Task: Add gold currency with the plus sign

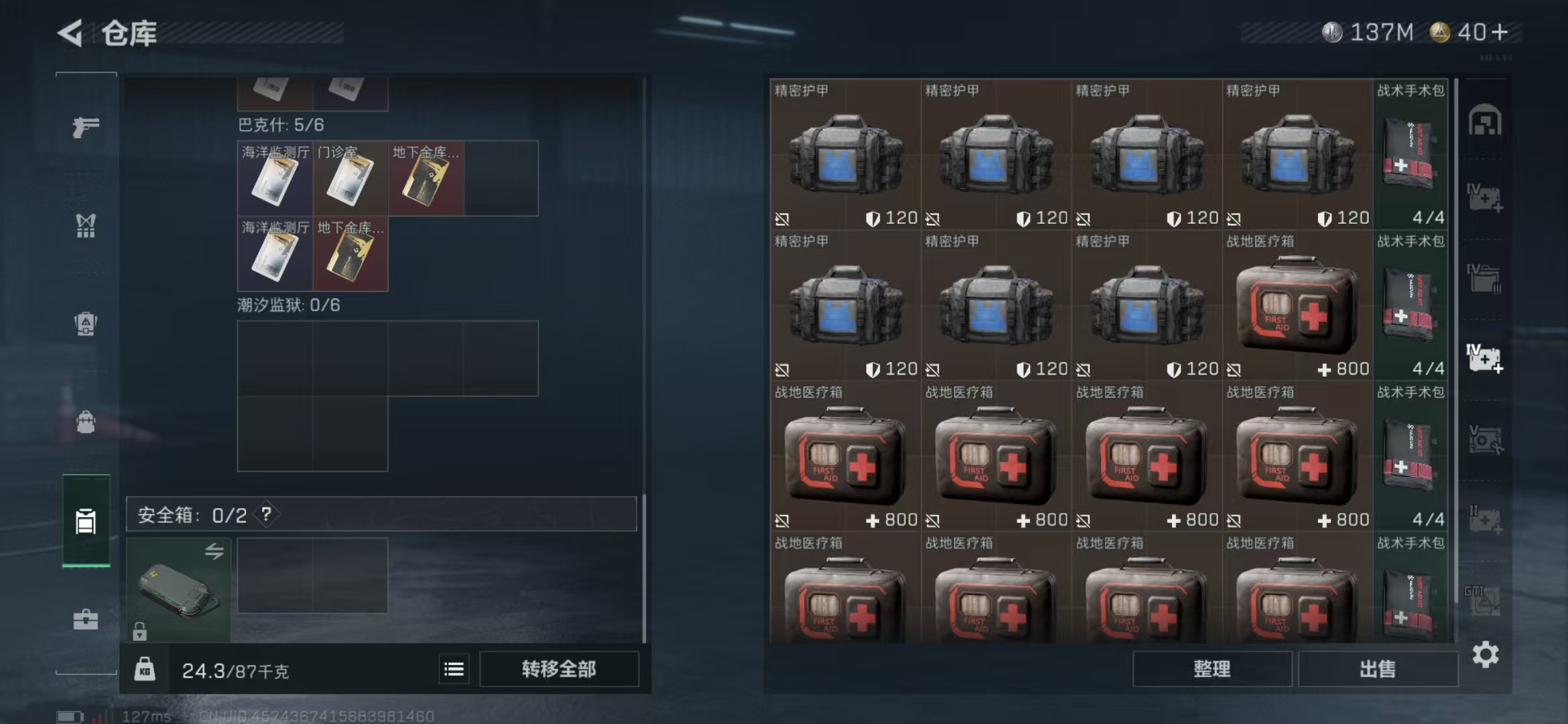Action: point(1501,32)
